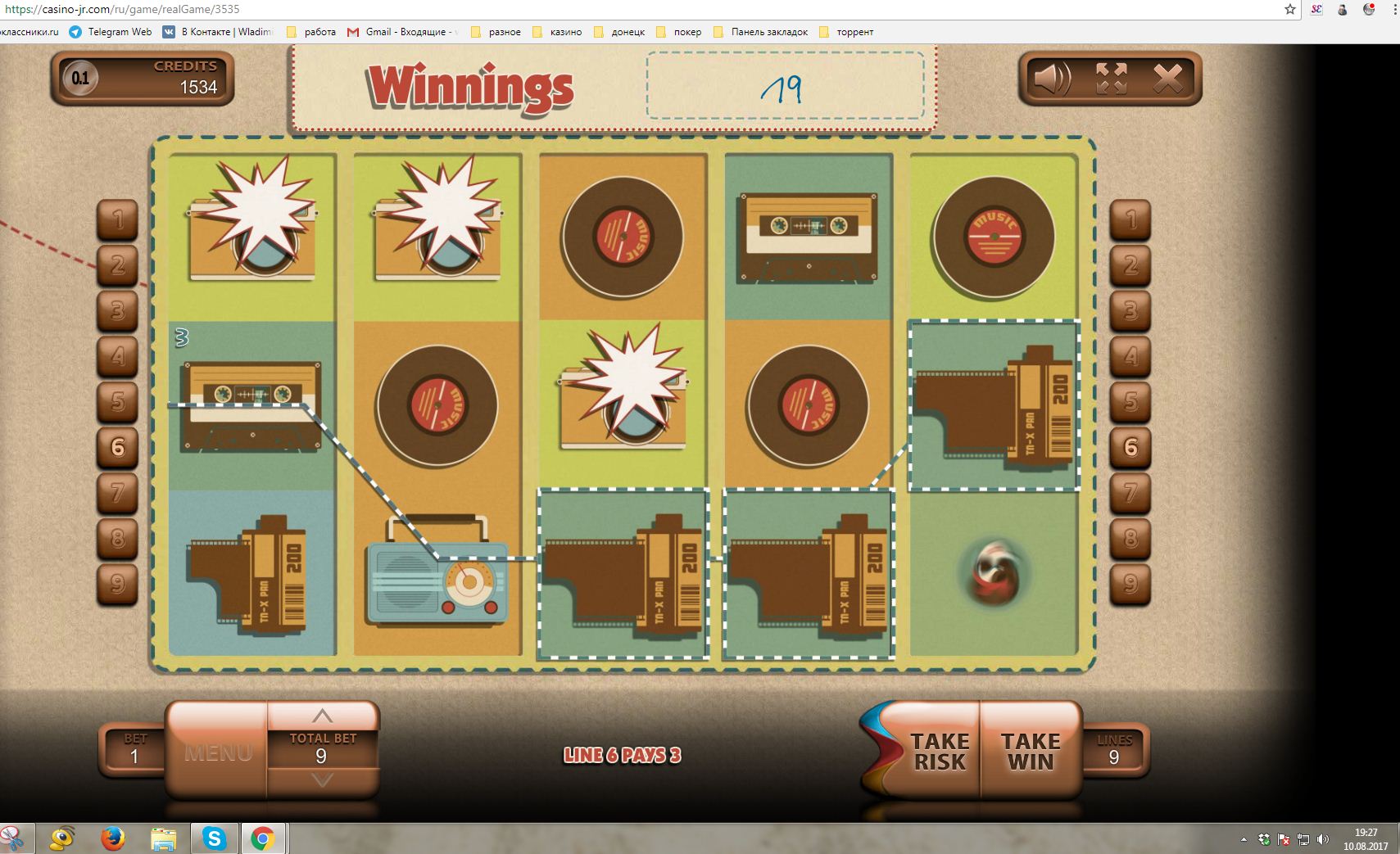Change the LINES count panel

1114,749
